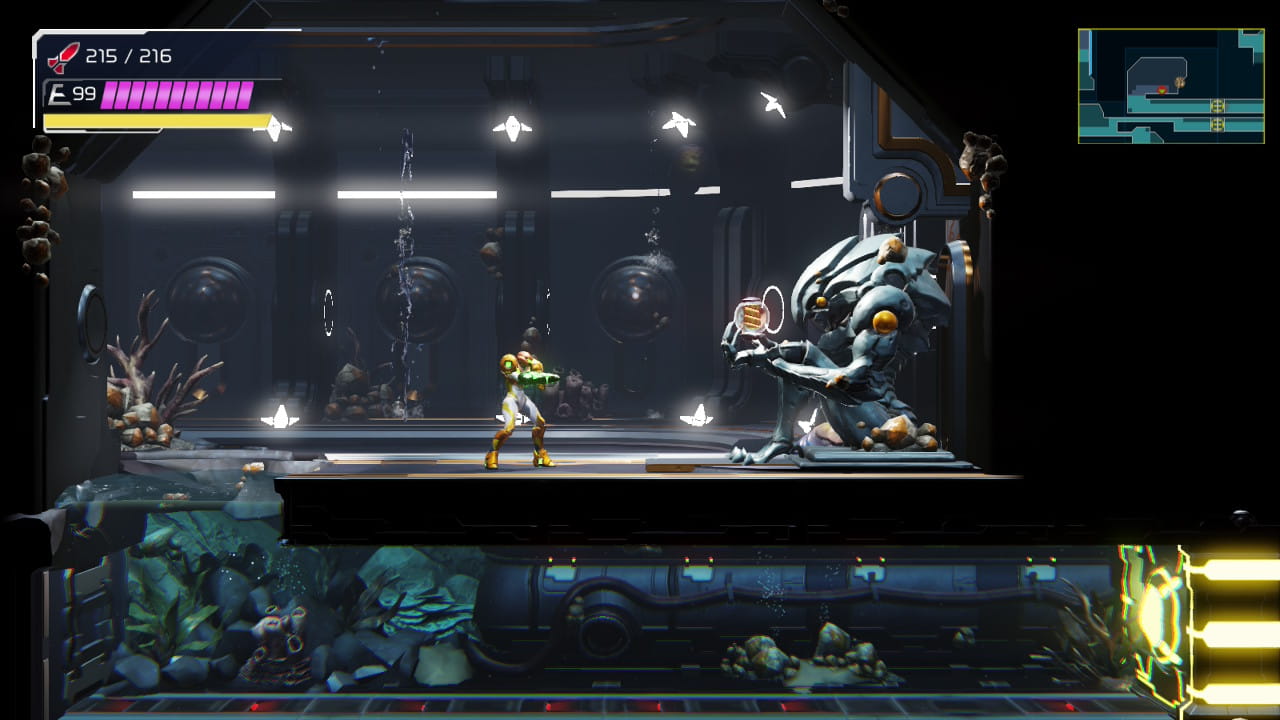
Task: Click the Chozo statue item icon on minimap
Action: pos(1180,82)
